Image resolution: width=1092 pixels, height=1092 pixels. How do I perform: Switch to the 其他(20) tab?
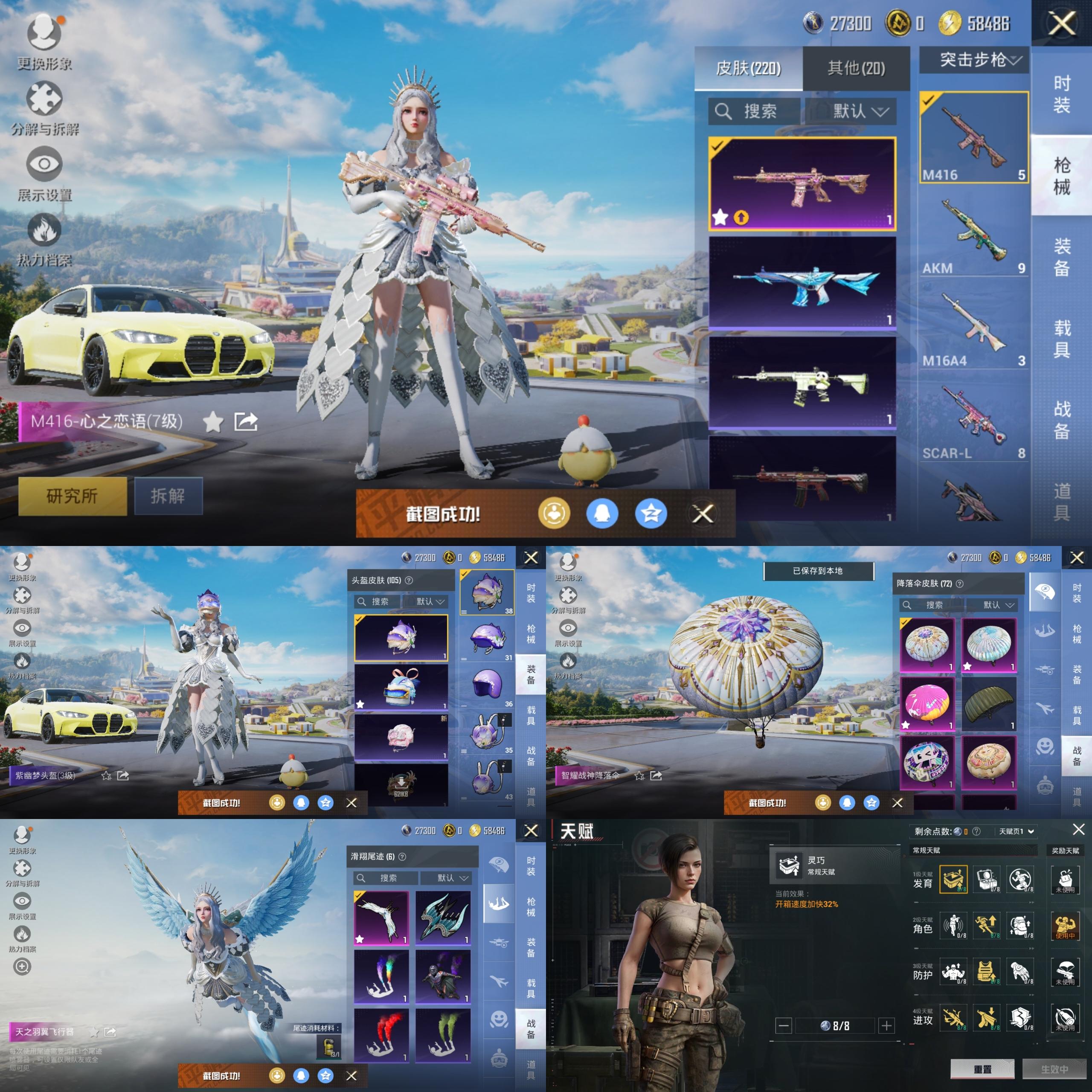pos(856,68)
